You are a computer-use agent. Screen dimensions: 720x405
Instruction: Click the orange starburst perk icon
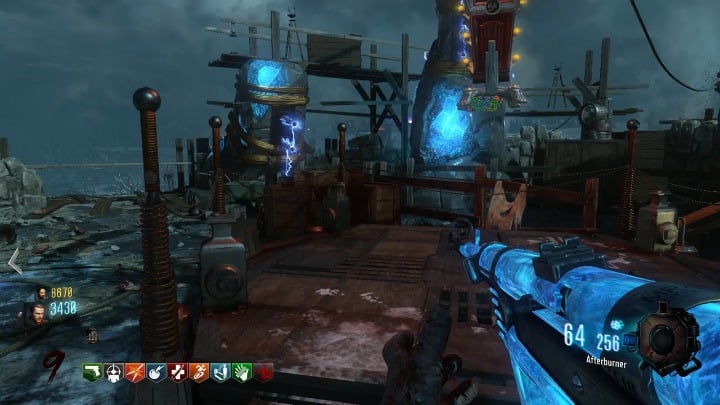coord(135,372)
